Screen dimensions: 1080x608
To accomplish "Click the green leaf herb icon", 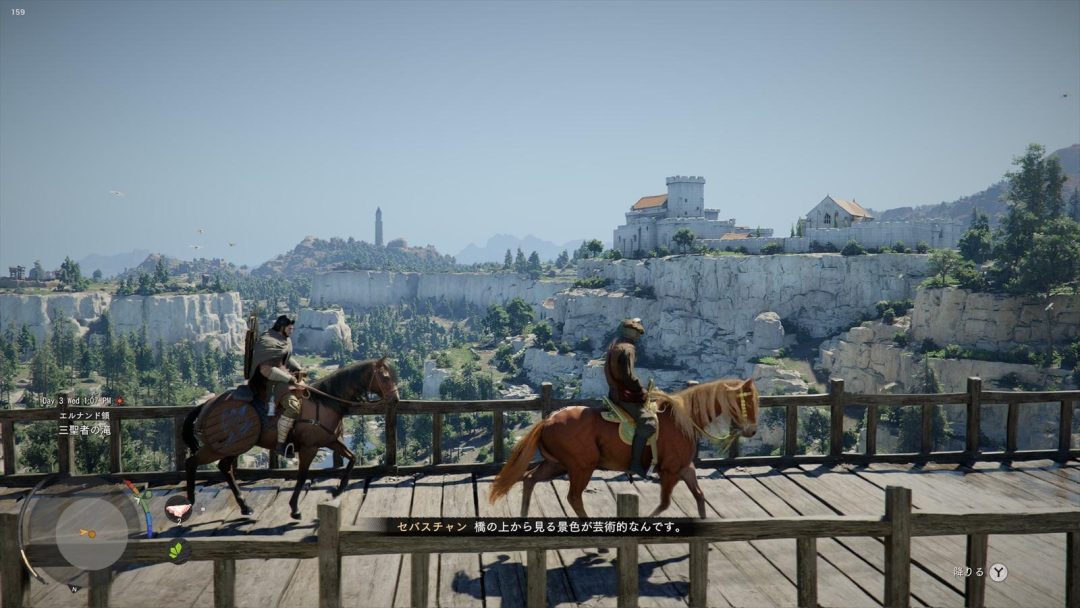I will coord(177,550).
